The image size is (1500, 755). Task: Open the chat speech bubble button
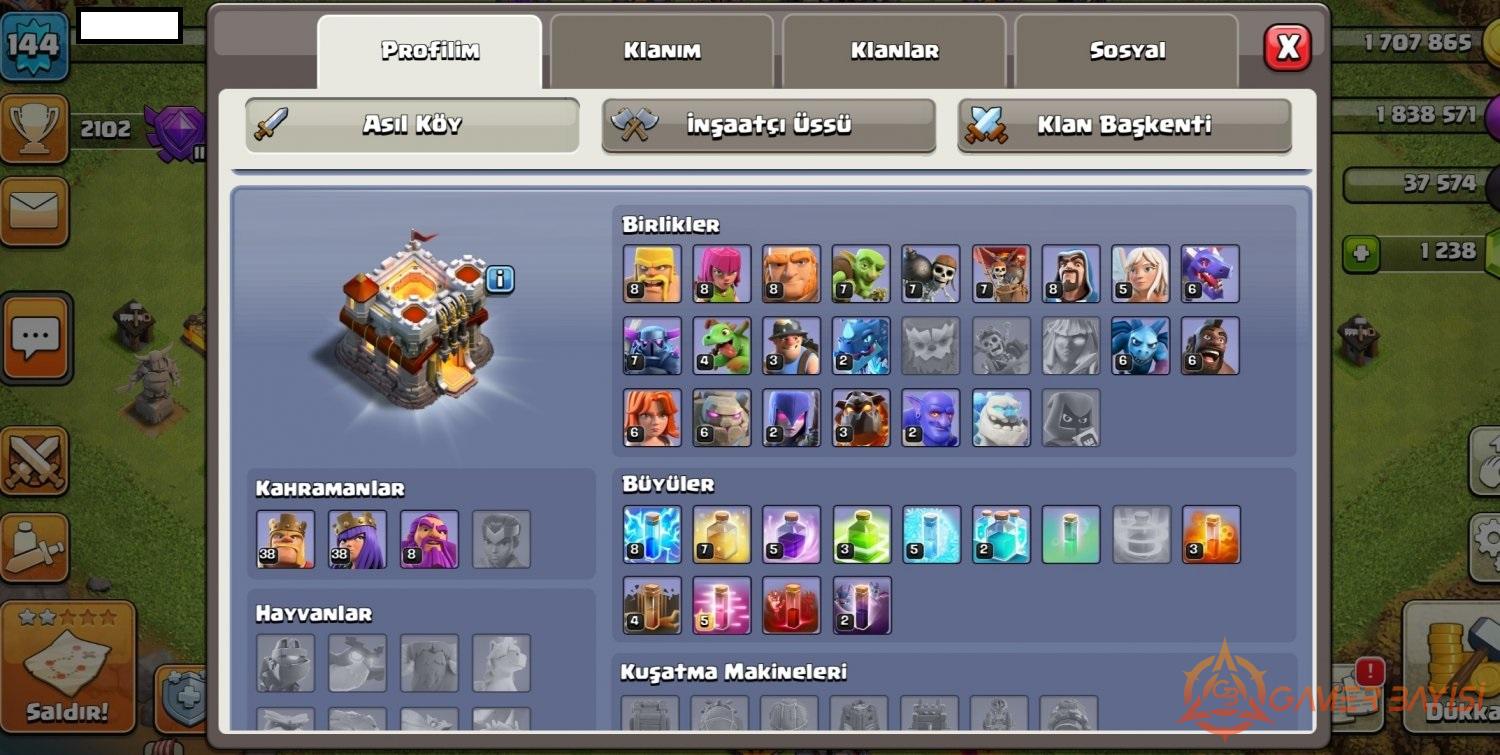[x=36, y=337]
